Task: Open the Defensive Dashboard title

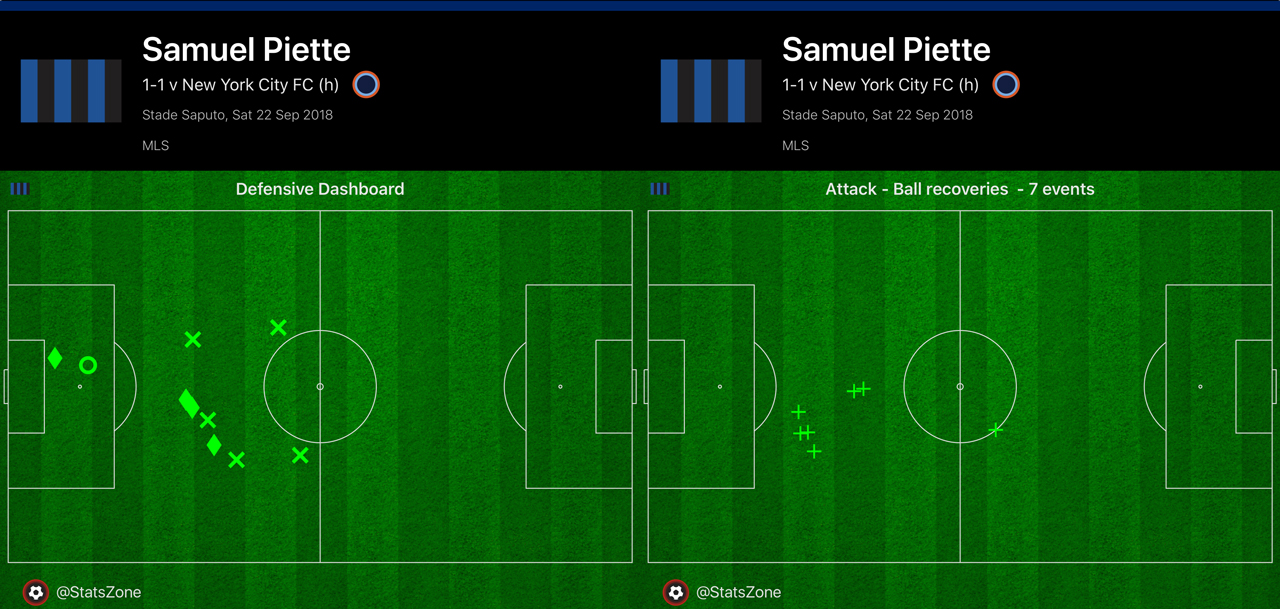Action: tap(320, 189)
